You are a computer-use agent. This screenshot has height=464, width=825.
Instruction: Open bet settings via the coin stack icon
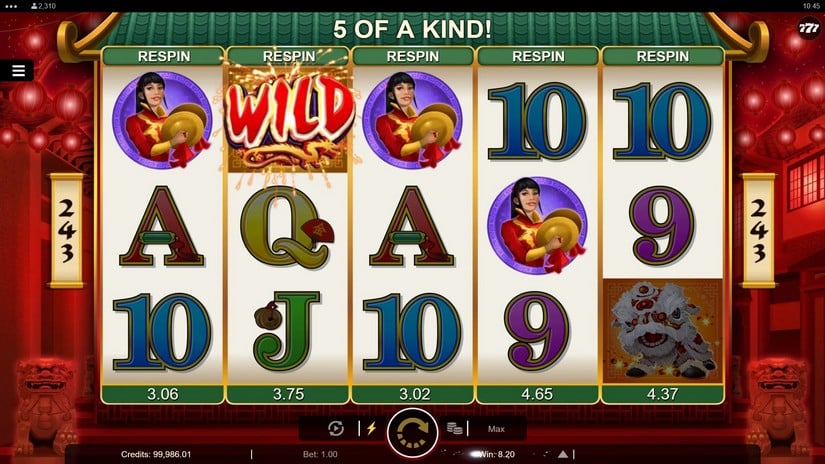pyautogui.click(x=454, y=429)
